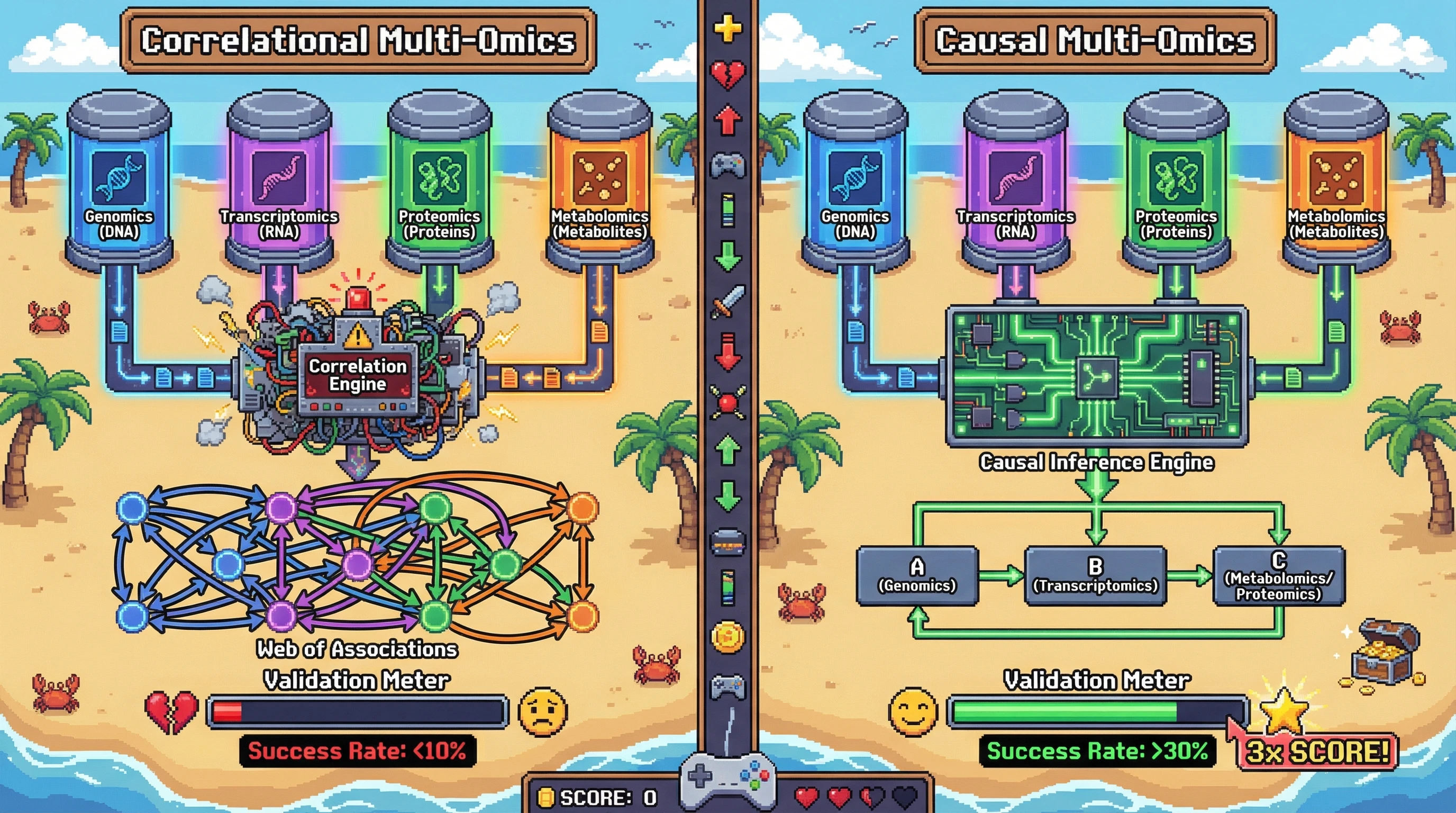Choose the B (Transcriptomics) box
The width and height of the screenshot is (1456, 813).
1095,575
